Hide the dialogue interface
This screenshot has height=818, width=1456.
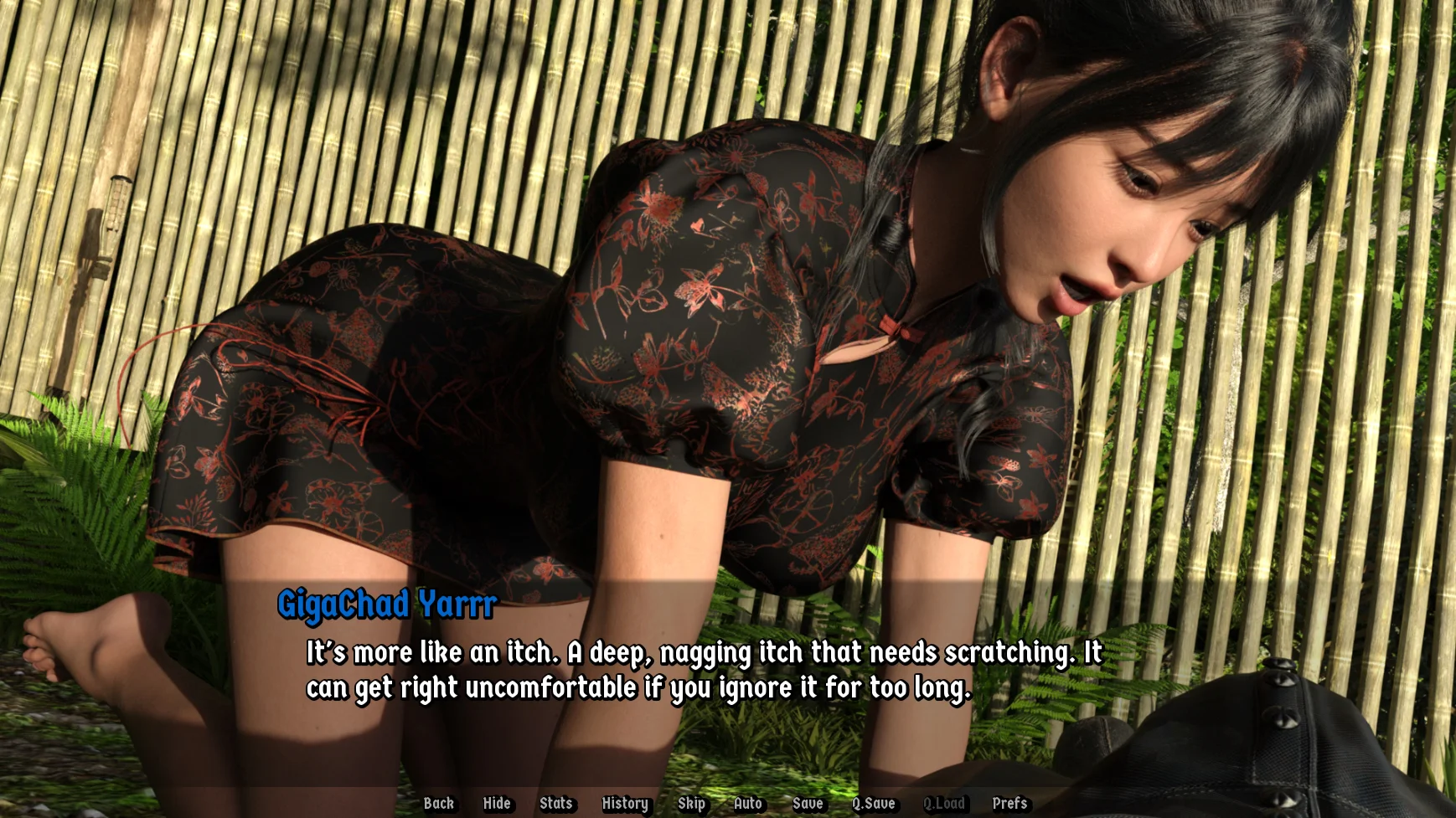coord(497,804)
